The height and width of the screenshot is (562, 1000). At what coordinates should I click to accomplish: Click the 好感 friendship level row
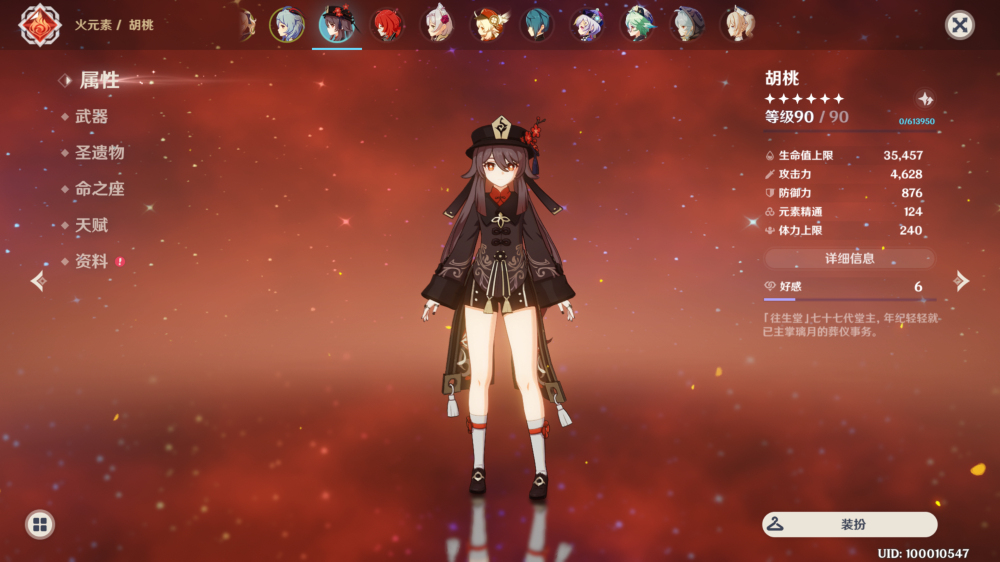click(x=849, y=287)
